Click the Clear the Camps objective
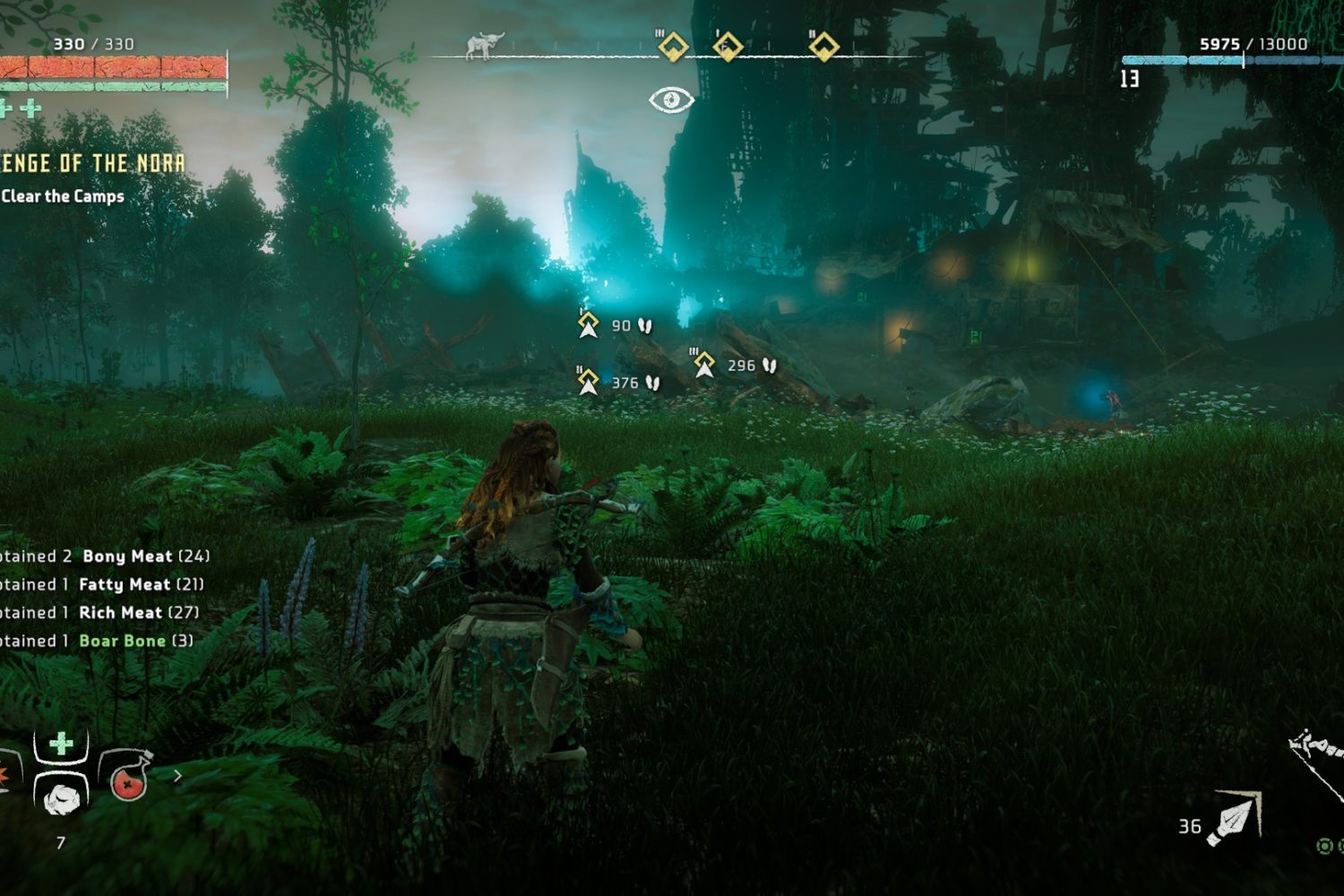The image size is (1344, 896). (x=63, y=196)
